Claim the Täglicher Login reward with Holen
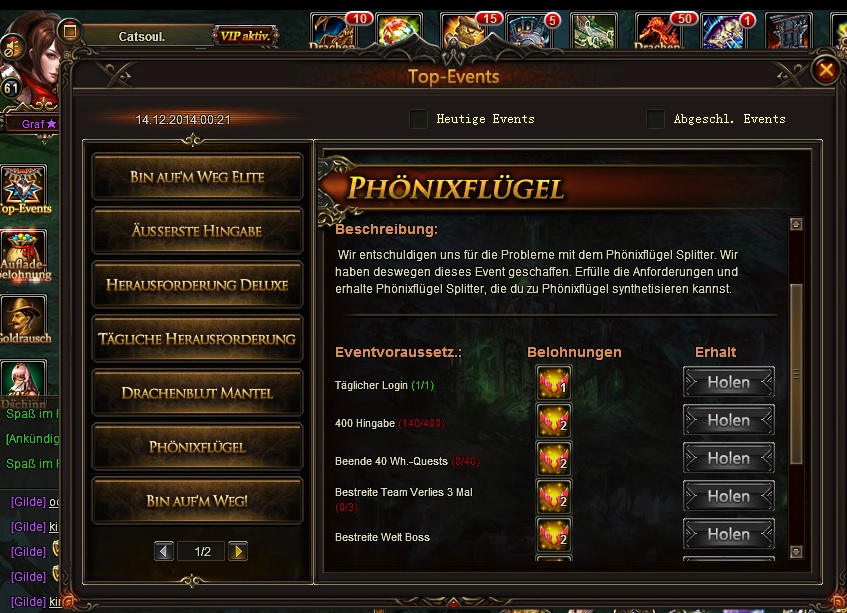This screenshot has width=847, height=613. pyautogui.click(x=728, y=383)
